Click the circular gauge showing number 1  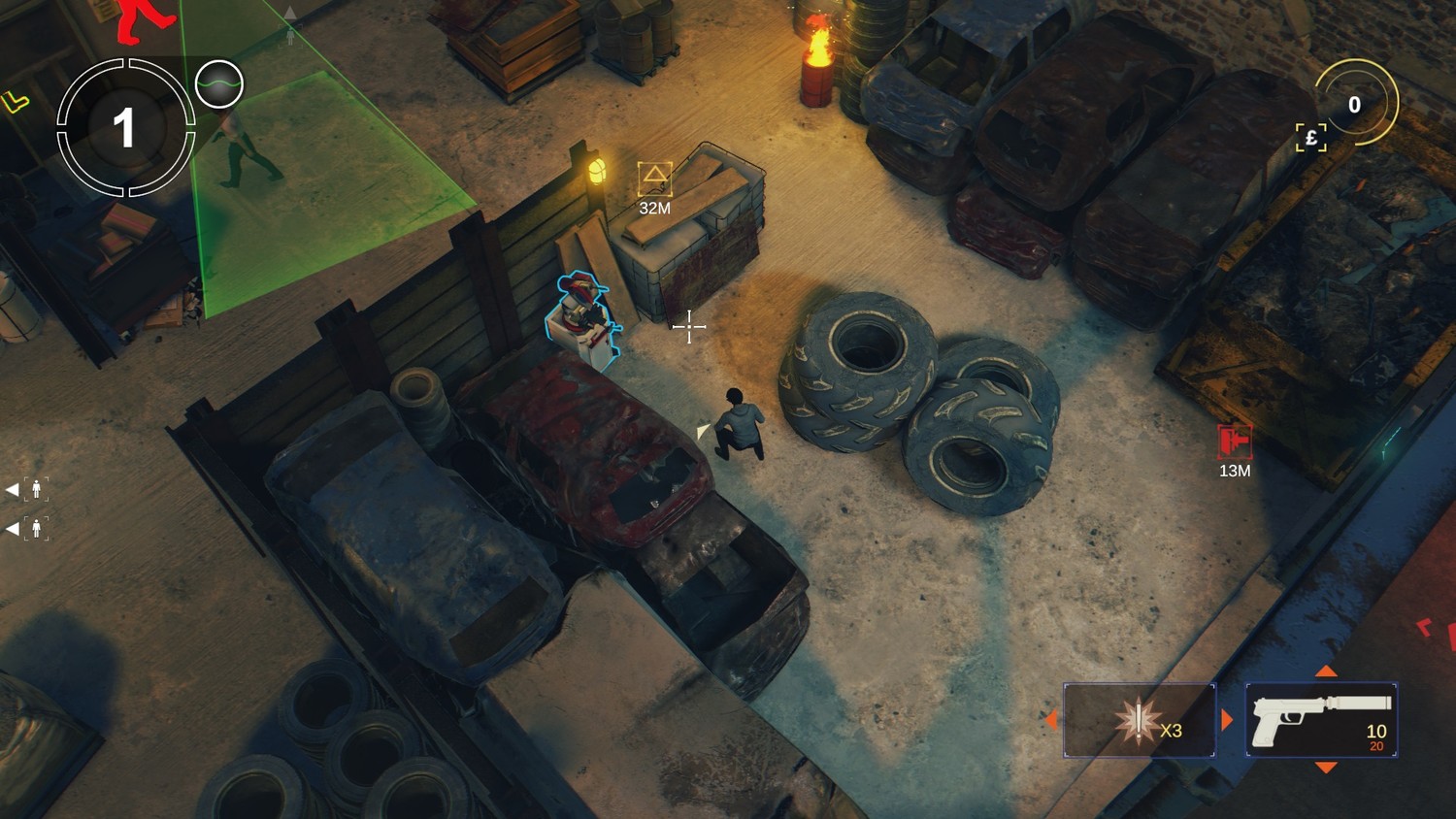click(125, 127)
